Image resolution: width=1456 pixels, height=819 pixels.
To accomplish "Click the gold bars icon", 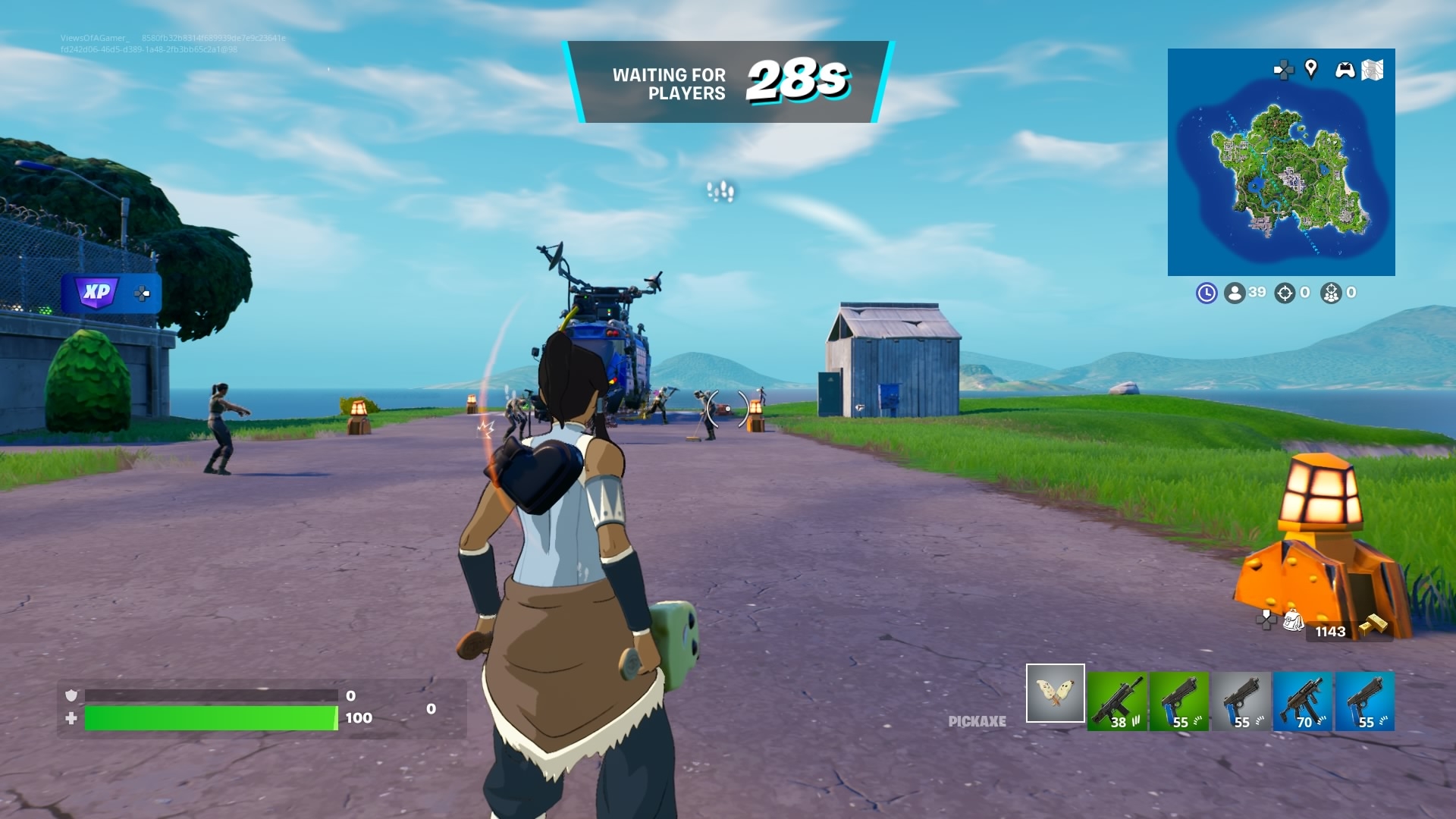I will (x=1373, y=625).
